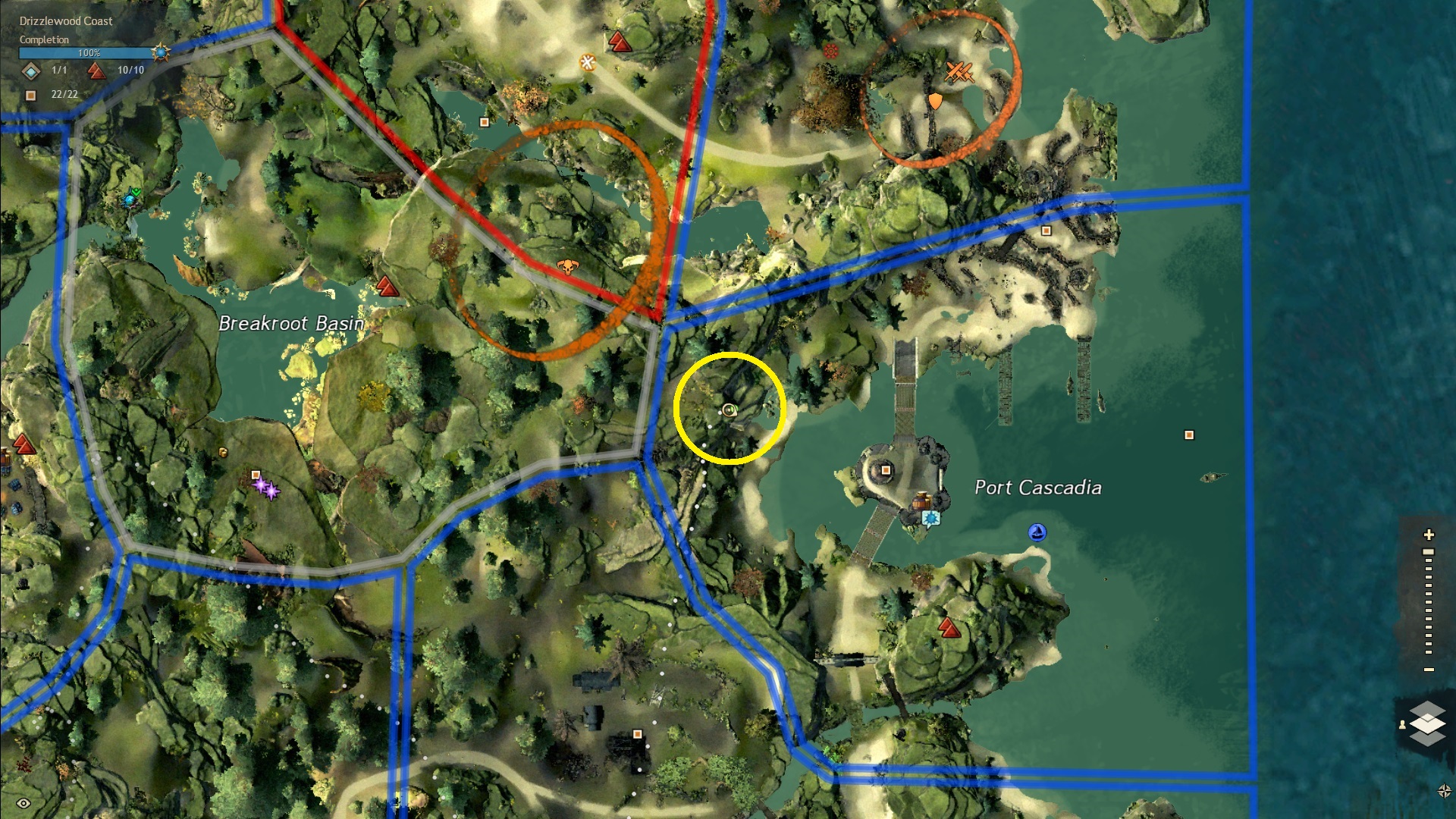The height and width of the screenshot is (819, 1456).
Task: Select the blue sailboat marker near Port Cascadia
Action: pos(1037,532)
